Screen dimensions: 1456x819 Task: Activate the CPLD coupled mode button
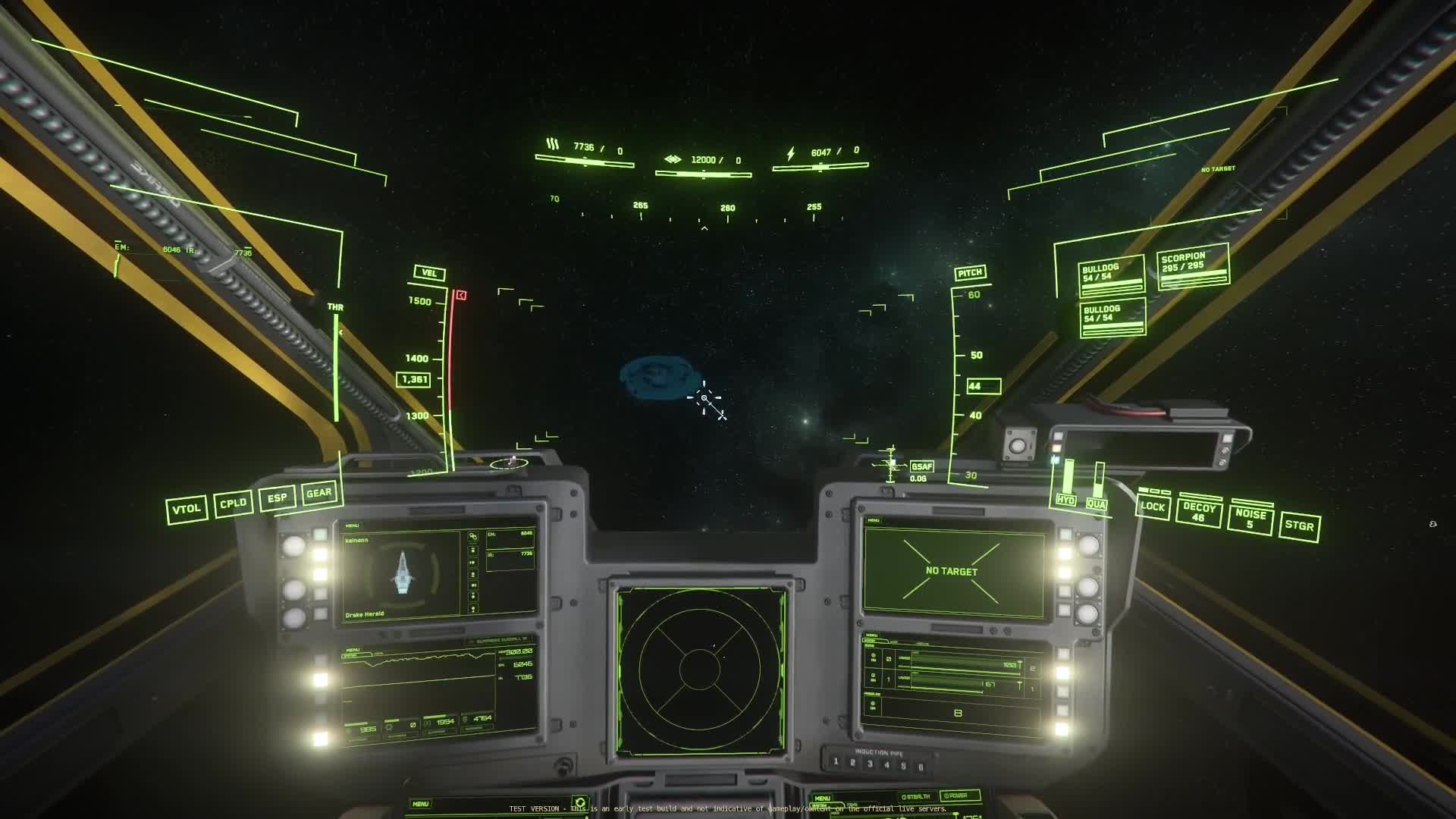(233, 504)
